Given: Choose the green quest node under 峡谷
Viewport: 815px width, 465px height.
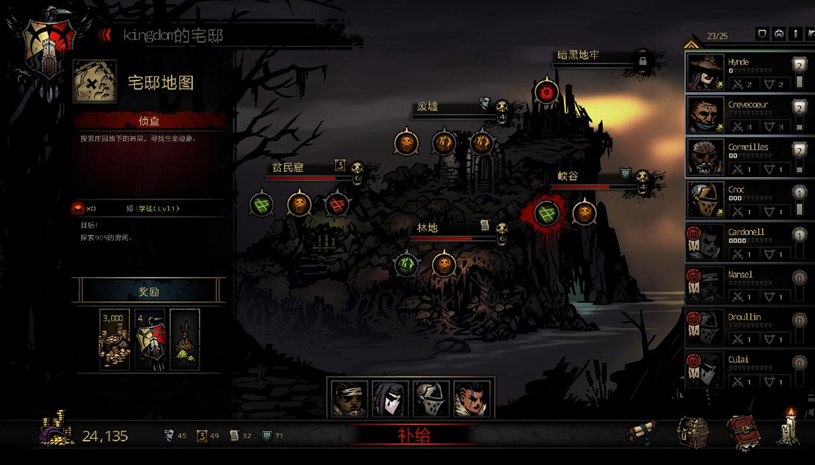Looking at the screenshot, I should pyautogui.click(x=547, y=213).
